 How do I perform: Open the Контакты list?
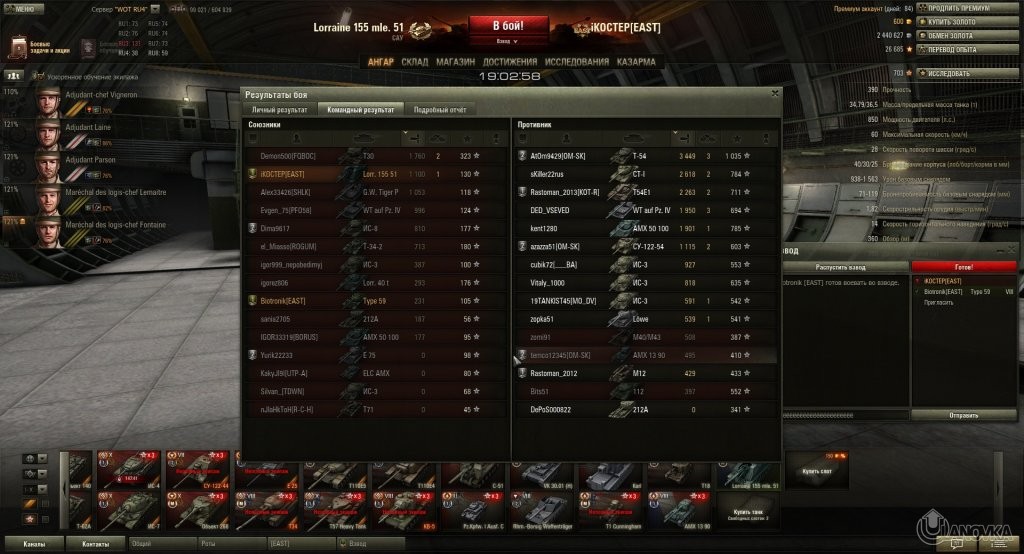click(96, 544)
